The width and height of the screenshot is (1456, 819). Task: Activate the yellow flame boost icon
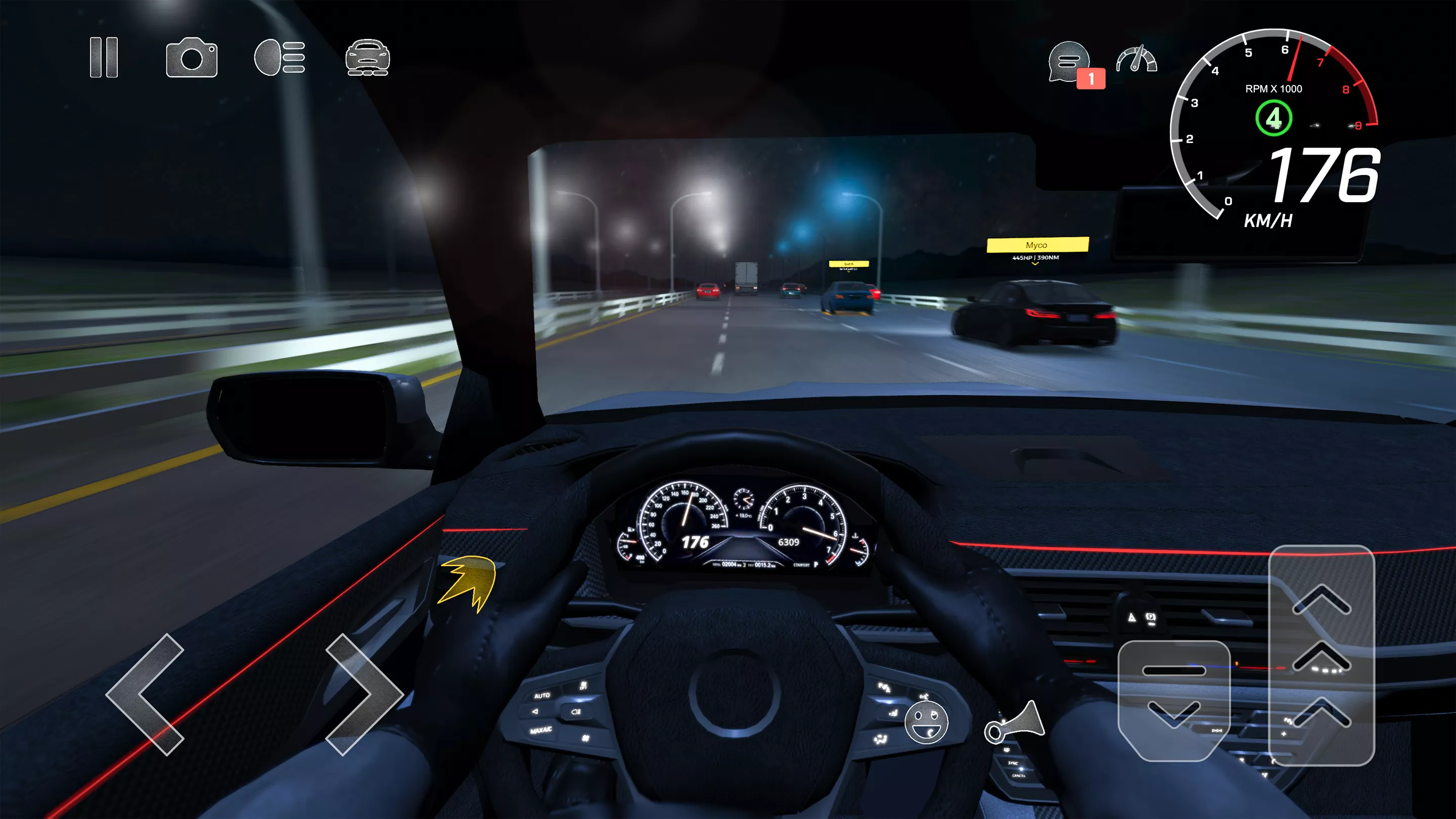[469, 582]
